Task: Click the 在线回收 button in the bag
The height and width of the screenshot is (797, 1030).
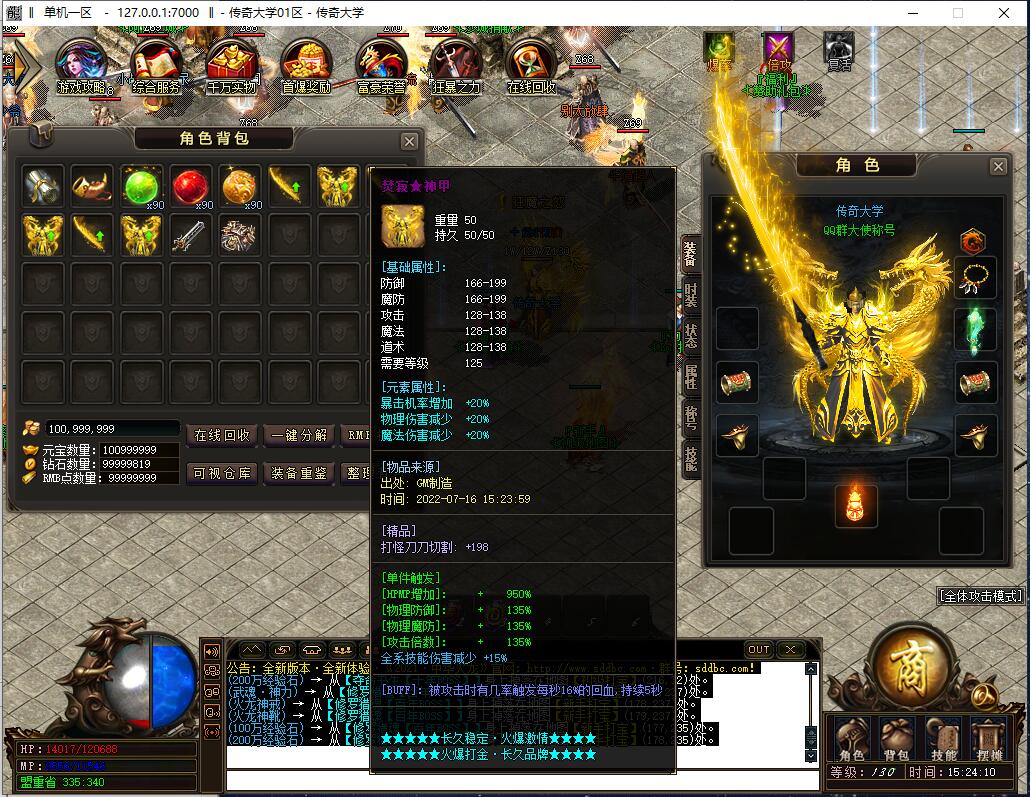Action: [221, 435]
